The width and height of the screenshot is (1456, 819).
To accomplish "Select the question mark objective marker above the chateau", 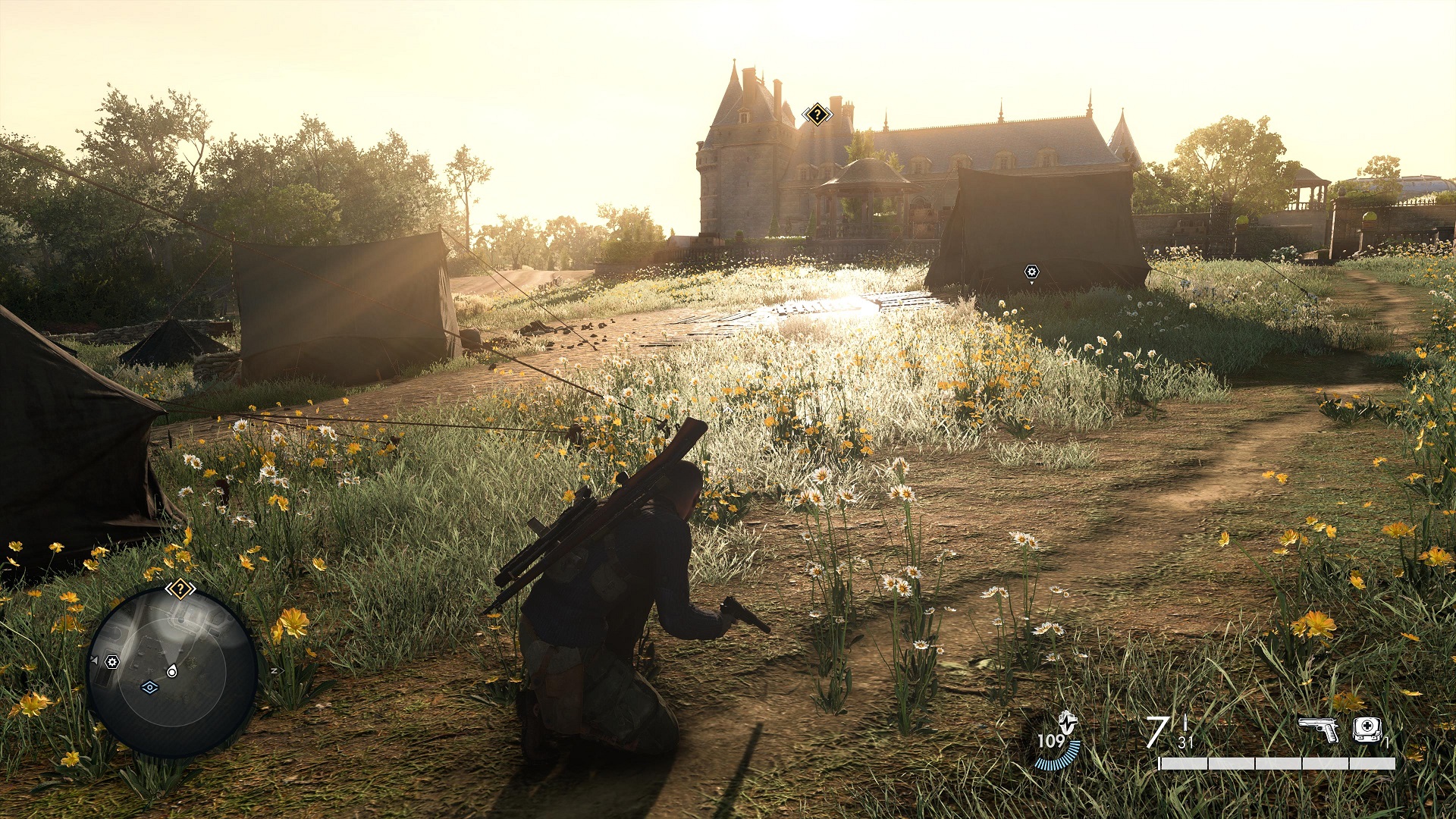I will (x=817, y=115).
